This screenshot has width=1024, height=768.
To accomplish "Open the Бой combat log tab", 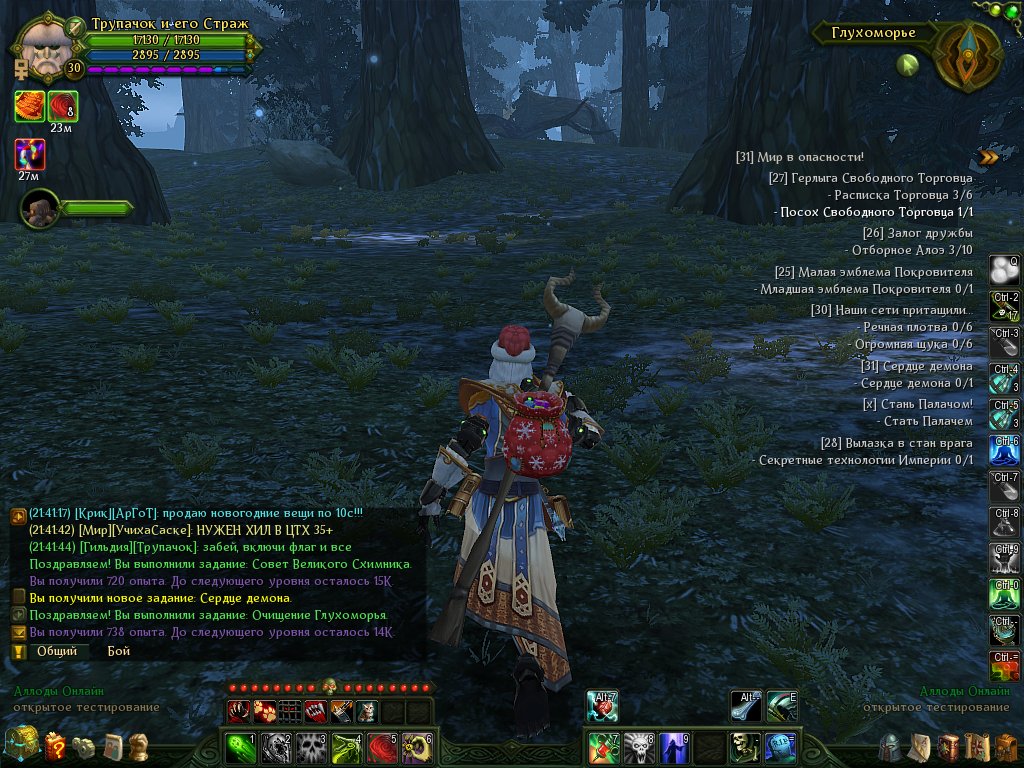I will (119, 650).
